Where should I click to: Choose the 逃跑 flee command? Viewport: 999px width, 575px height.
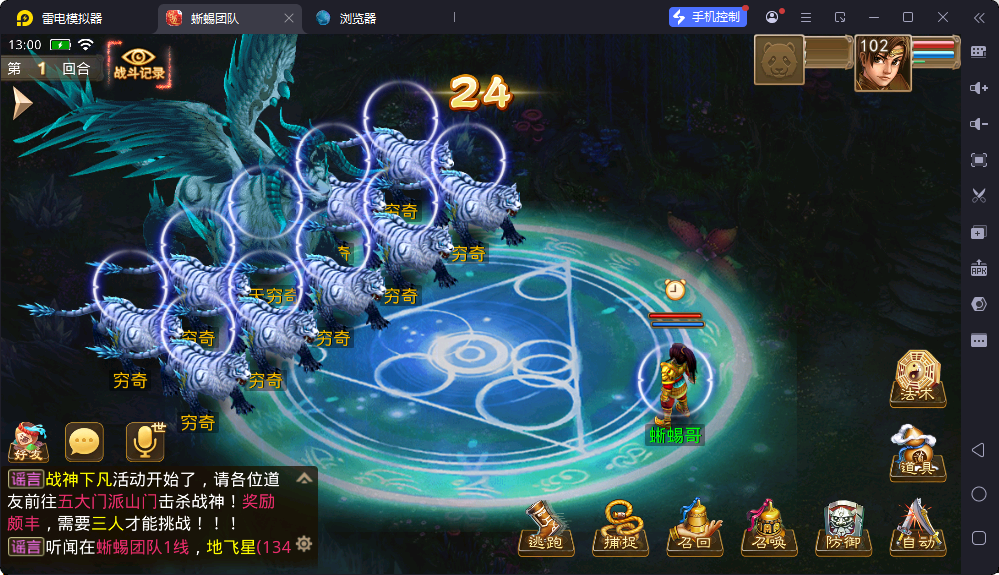pos(546,526)
